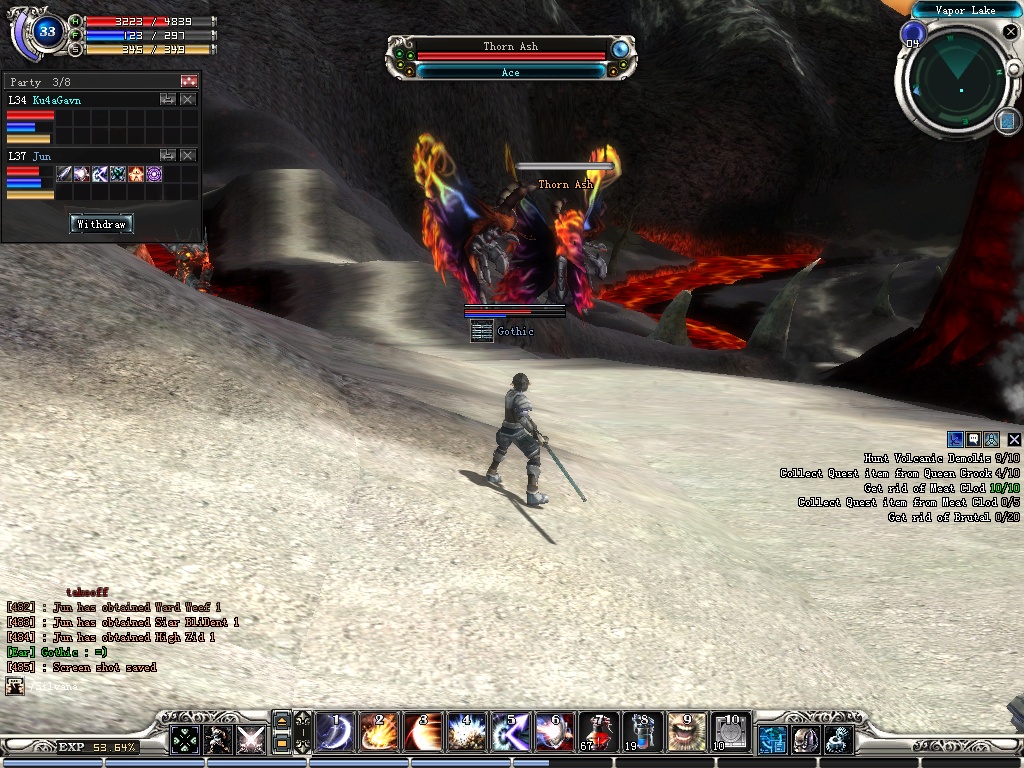
Task: Remove Ku4aGavn from the party with the X
Action: (188, 100)
